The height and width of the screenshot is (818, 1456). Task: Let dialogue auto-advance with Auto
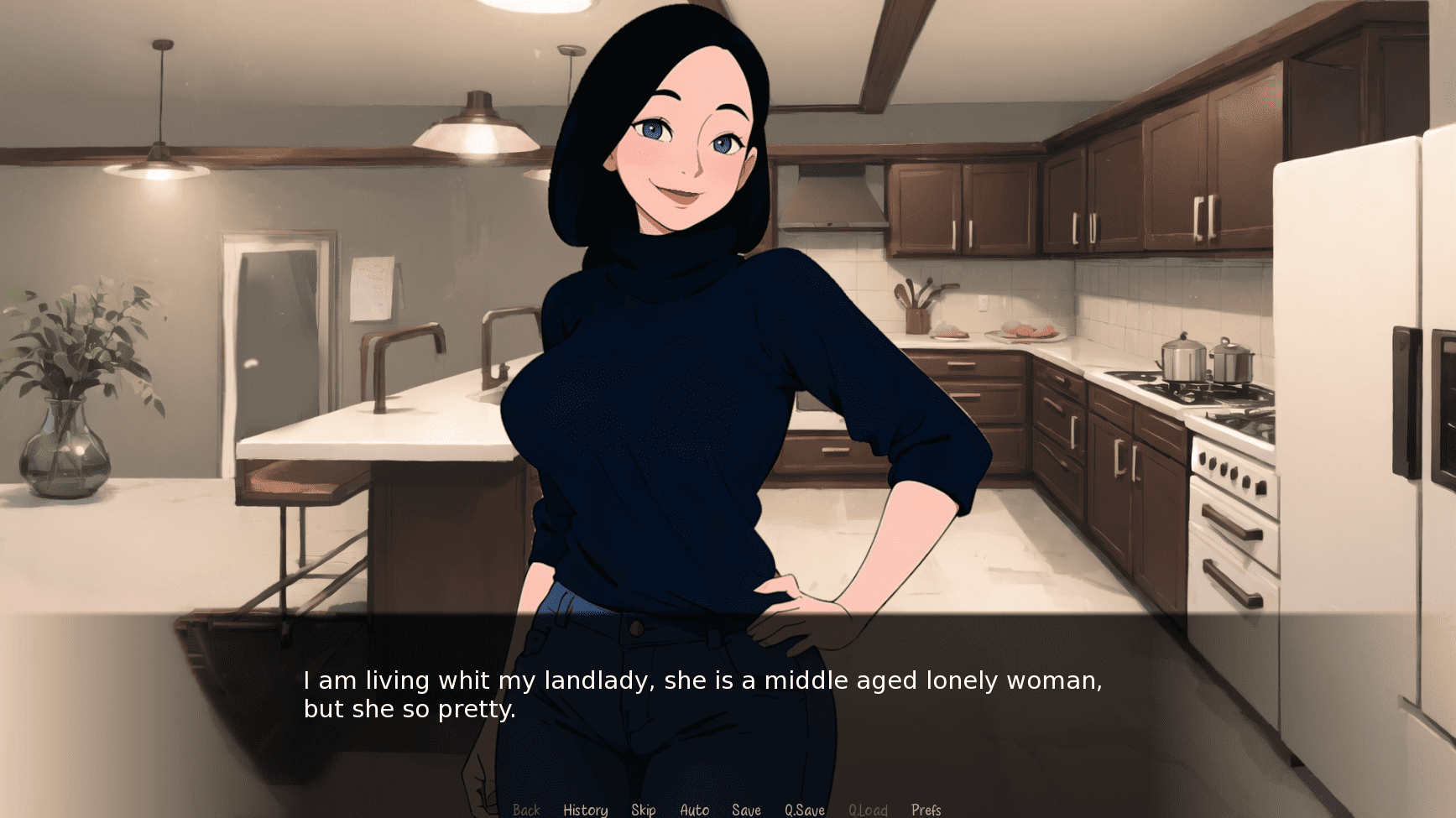point(695,809)
